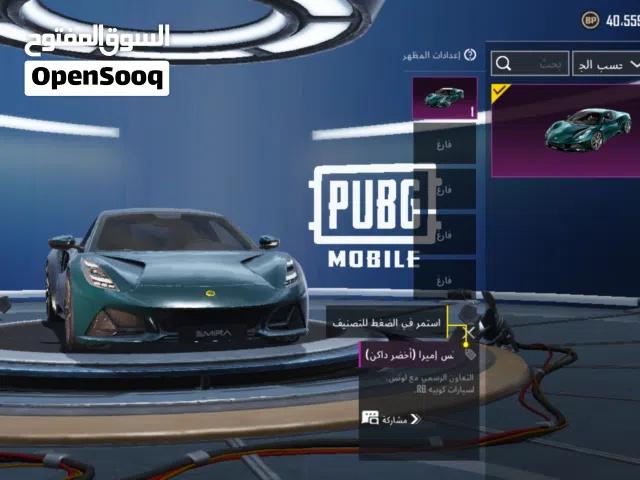Click the BP currency coin icon
The image size is (640, 480).
pos(590,19)
